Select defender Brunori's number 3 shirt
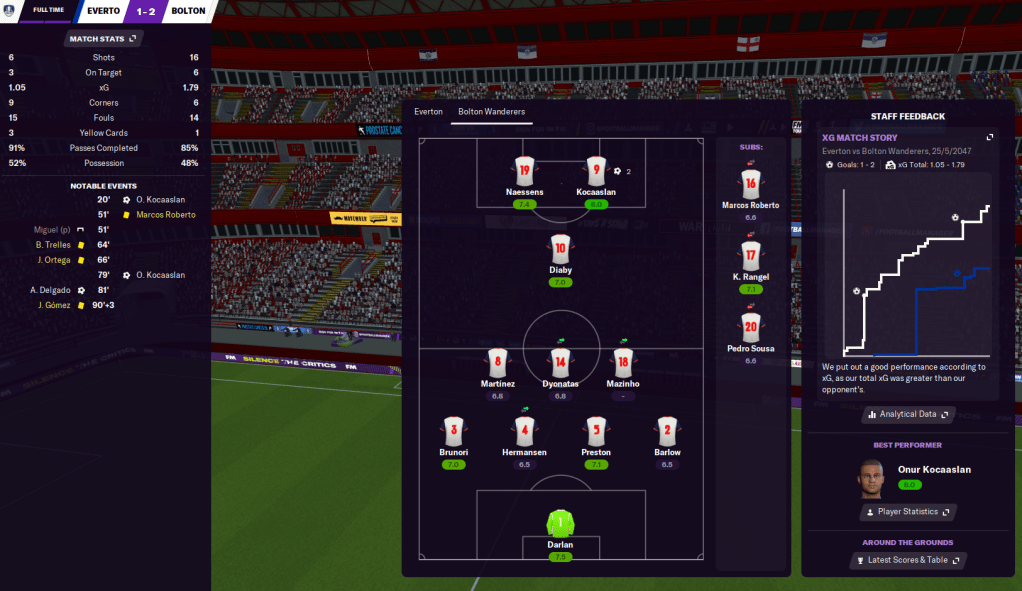The height and width of the screenshot is (591, 1022). click(454, 432)
